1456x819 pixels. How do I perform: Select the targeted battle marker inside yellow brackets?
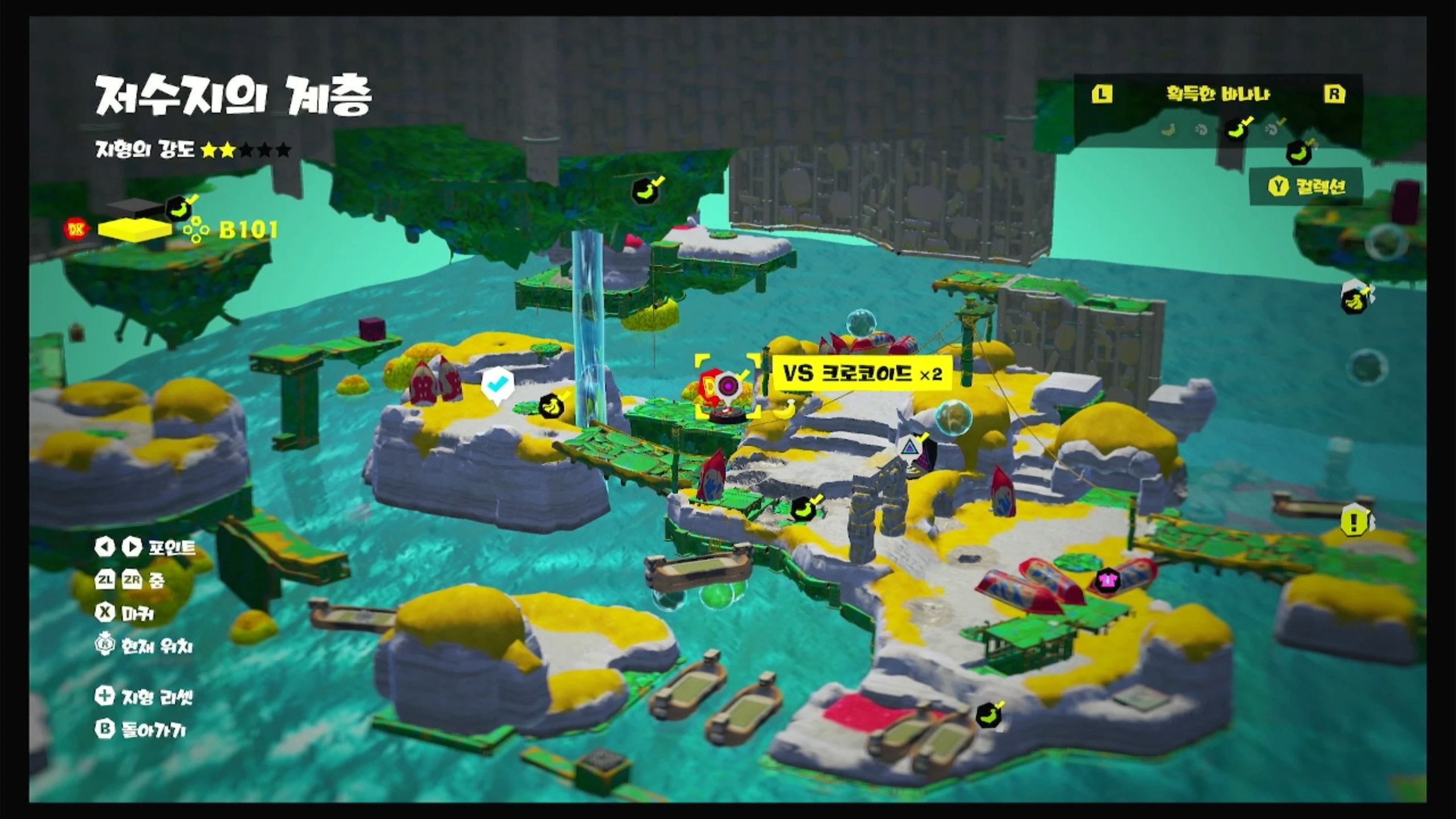[x=727, y=386]
